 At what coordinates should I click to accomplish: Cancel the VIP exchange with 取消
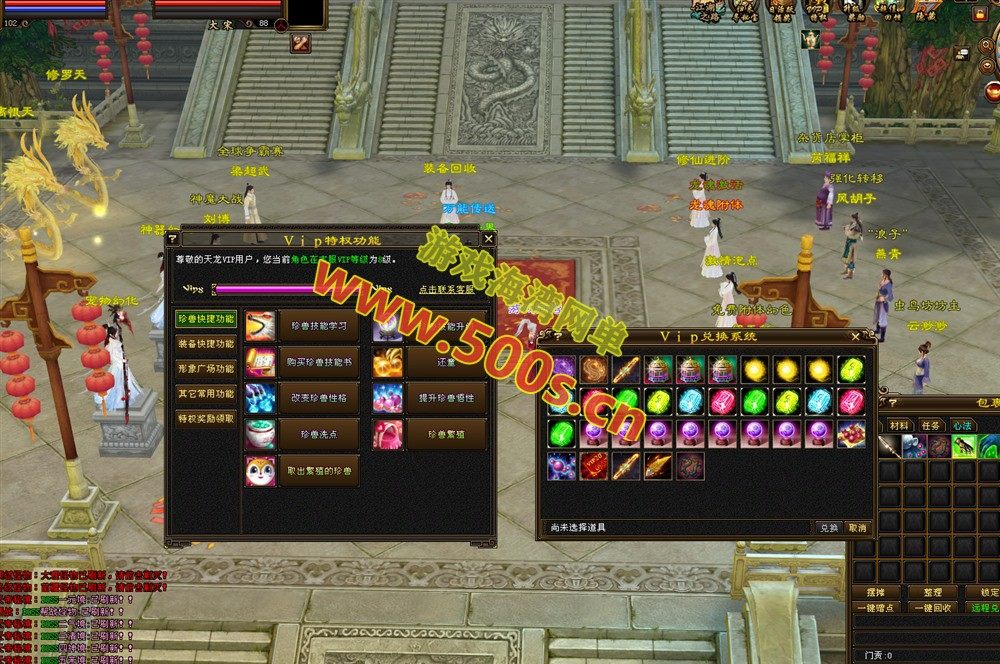pyautogui.click(x=857, y=527)
